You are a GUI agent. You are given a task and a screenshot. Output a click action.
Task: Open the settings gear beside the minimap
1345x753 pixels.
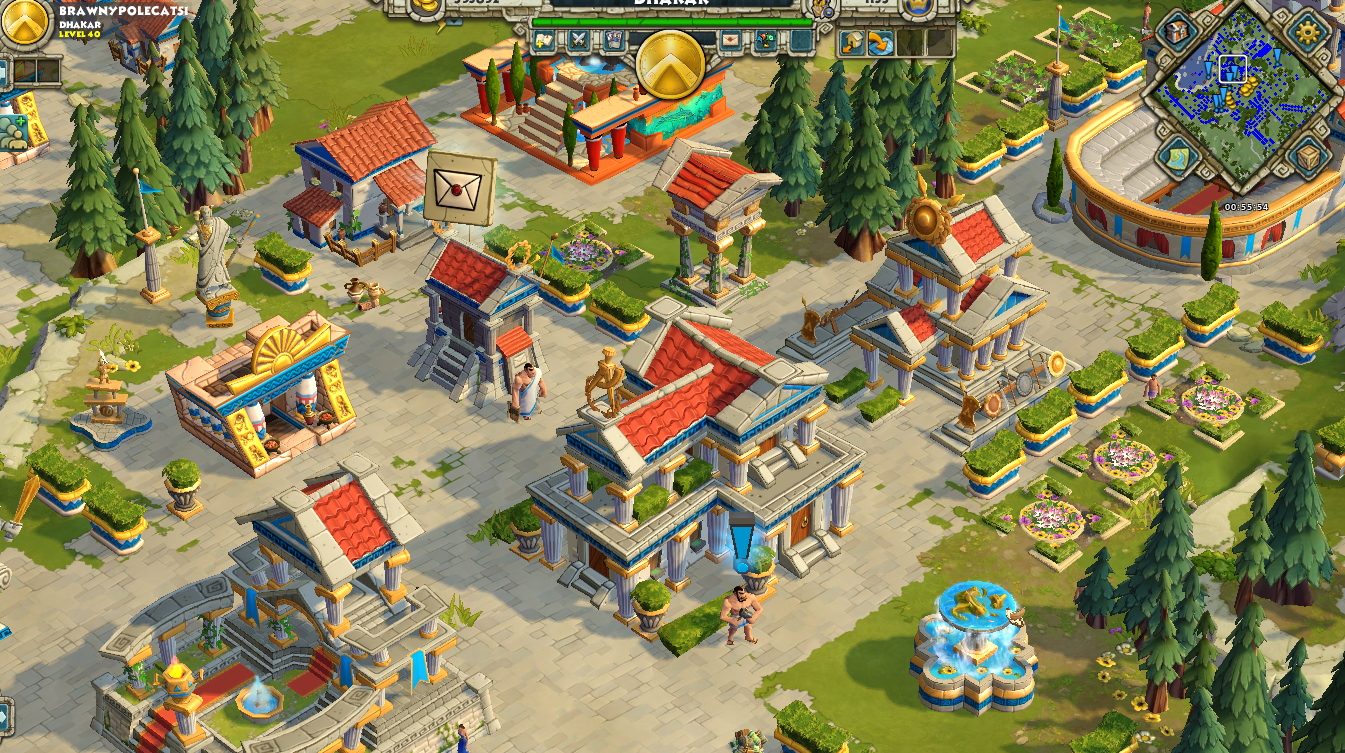click(x=1307, y=30)
